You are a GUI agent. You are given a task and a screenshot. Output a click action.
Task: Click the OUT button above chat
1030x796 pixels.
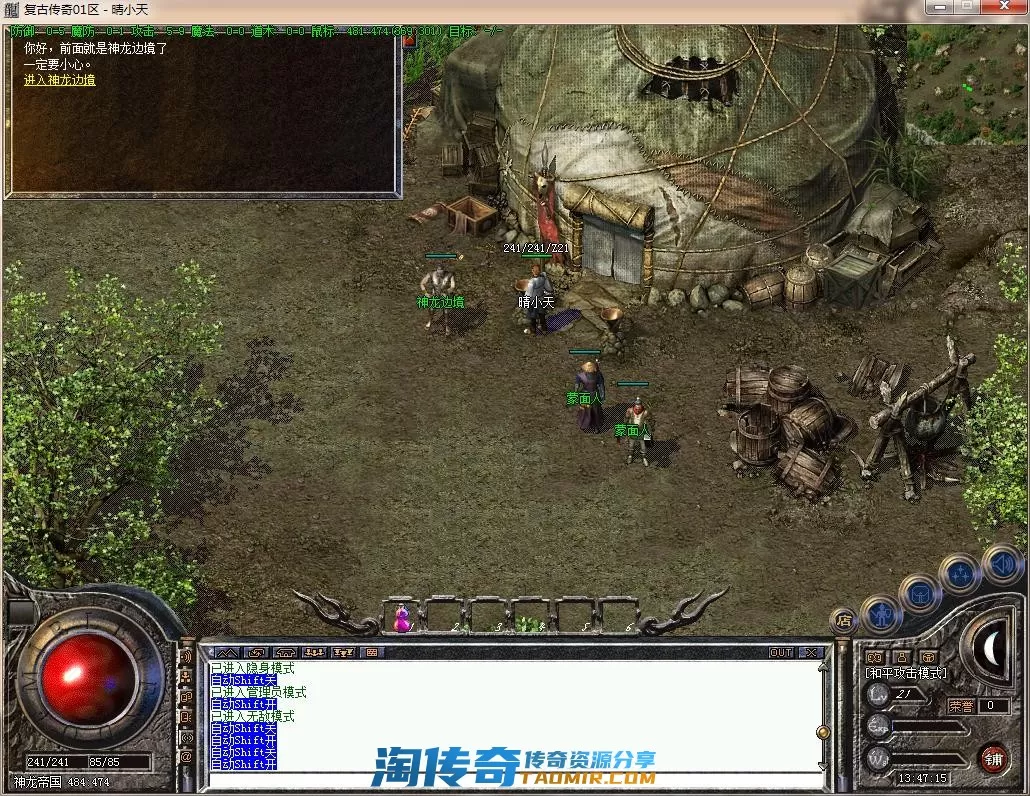click(781, 652)
